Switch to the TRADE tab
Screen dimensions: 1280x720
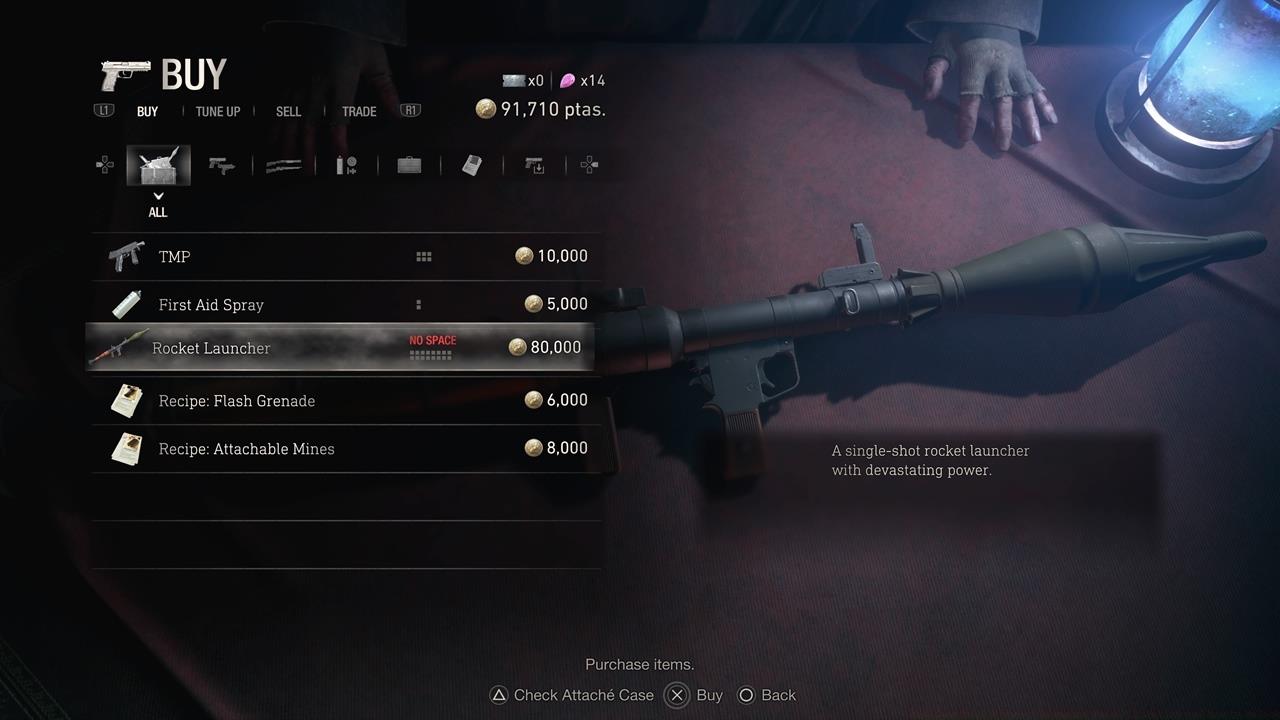click(358, 111)
